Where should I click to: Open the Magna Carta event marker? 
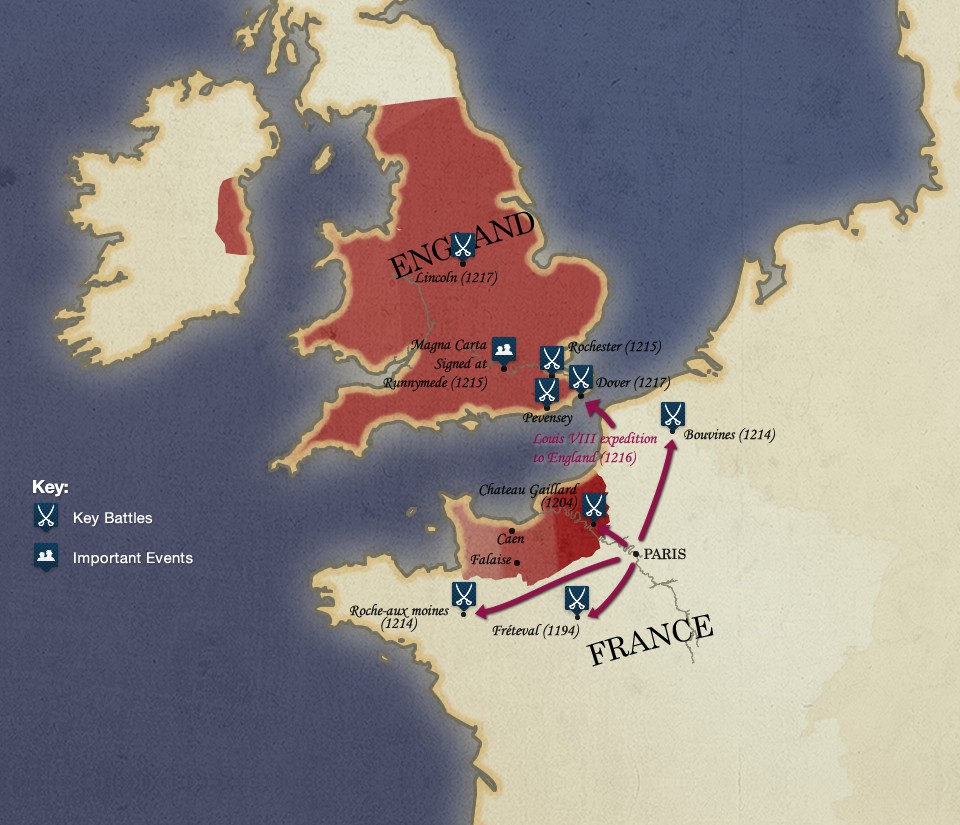pos(505,349)
